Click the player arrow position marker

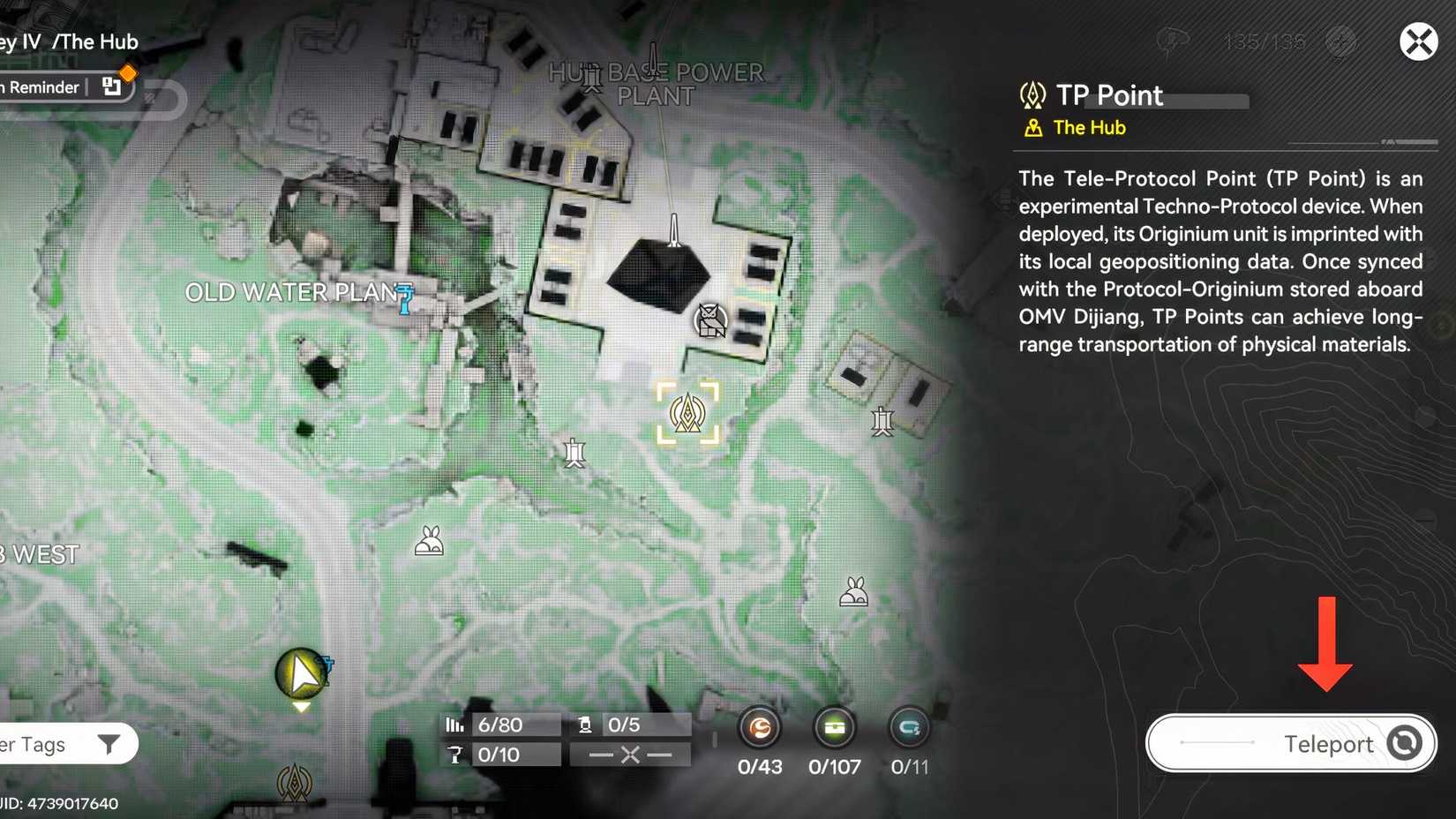(x=300, y=673)
